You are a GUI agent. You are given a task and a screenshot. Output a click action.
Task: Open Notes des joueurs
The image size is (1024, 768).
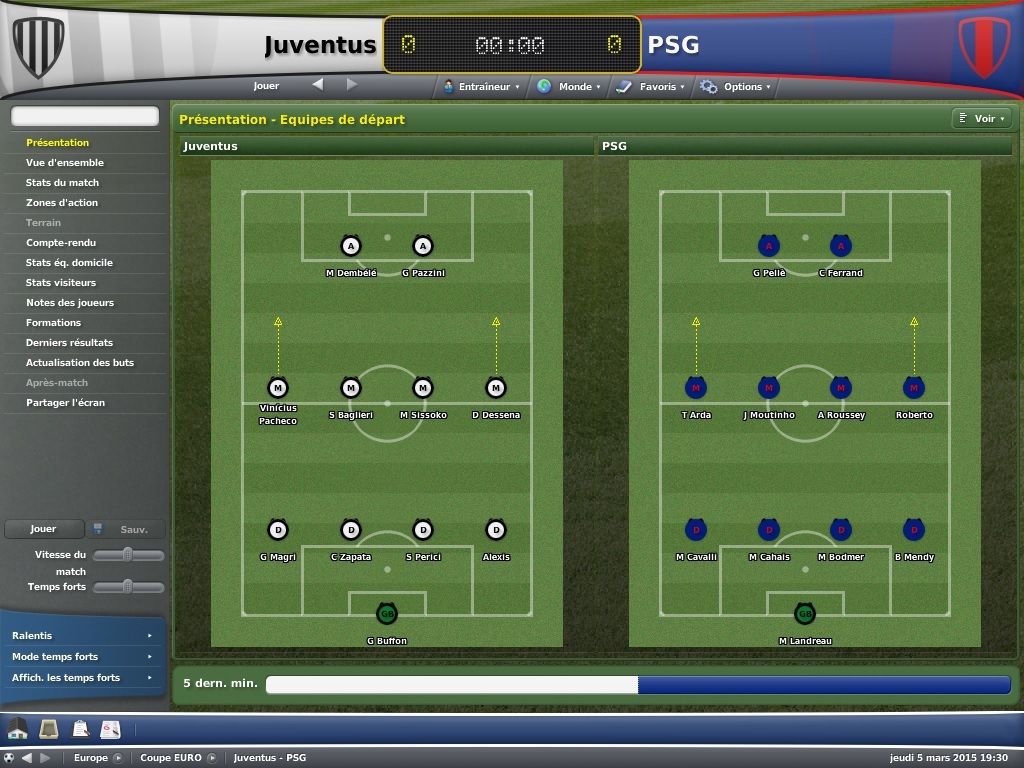(70, 303)
